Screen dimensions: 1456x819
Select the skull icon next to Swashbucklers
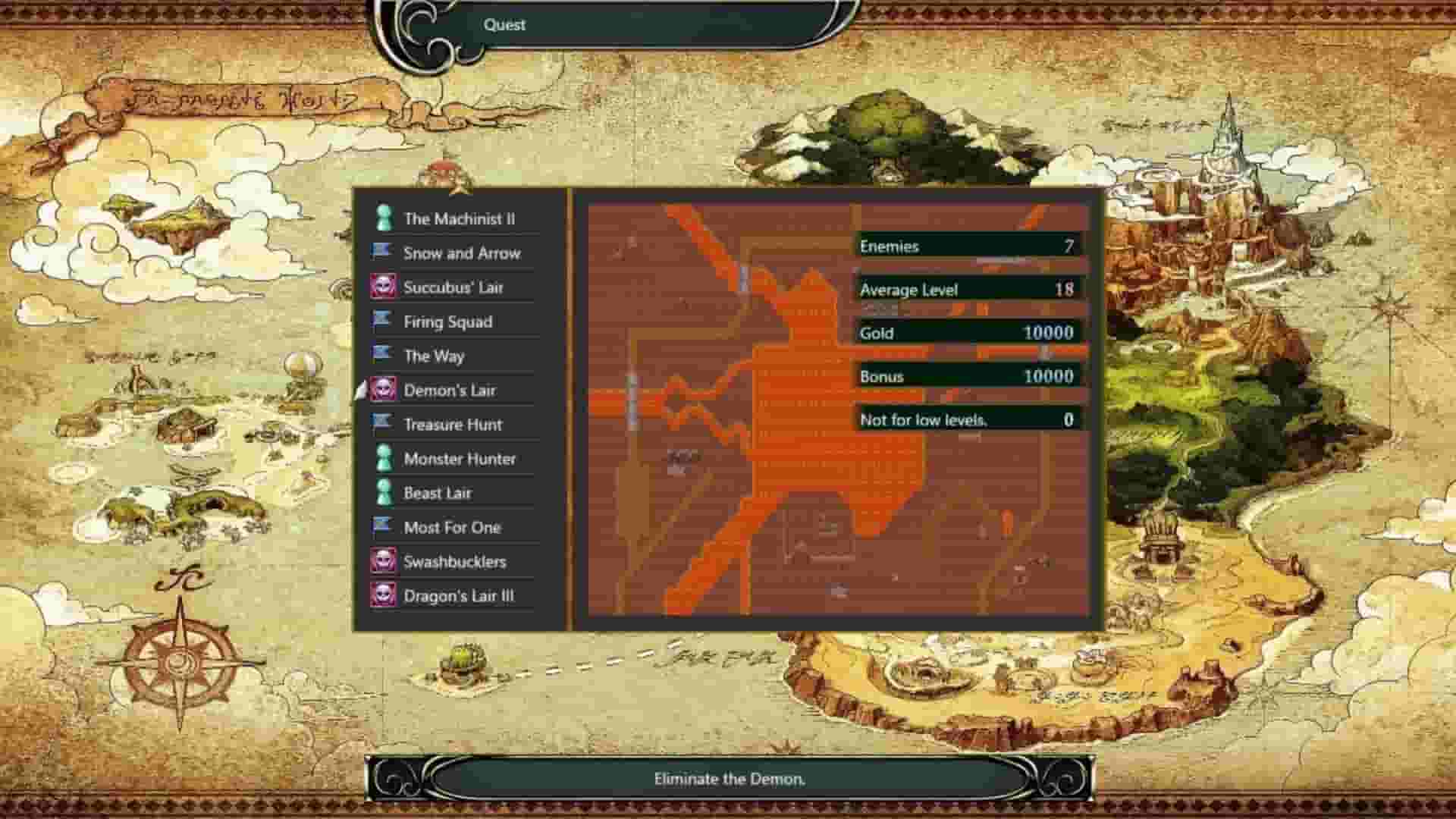386,562
